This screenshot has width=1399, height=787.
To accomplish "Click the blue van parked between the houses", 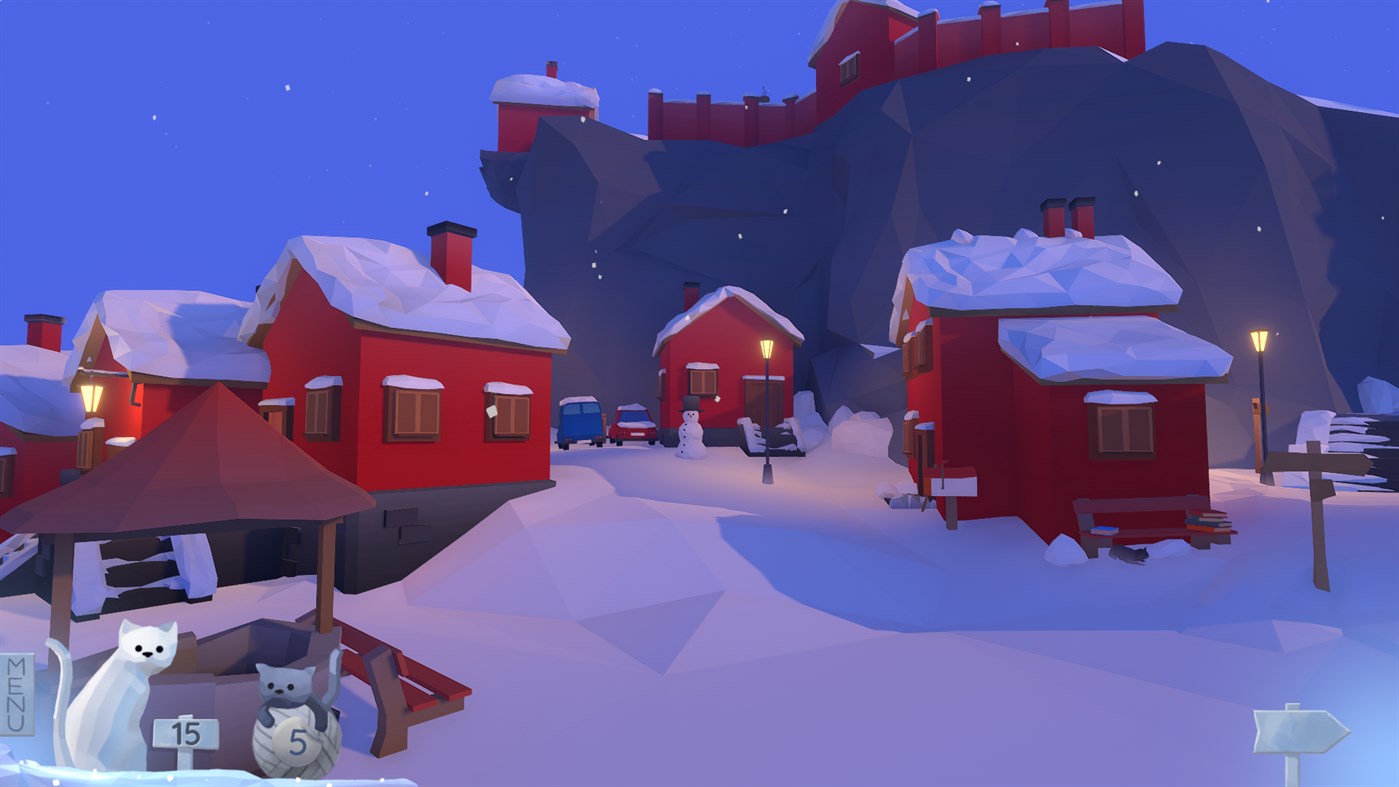I will (x=582, y=420).
